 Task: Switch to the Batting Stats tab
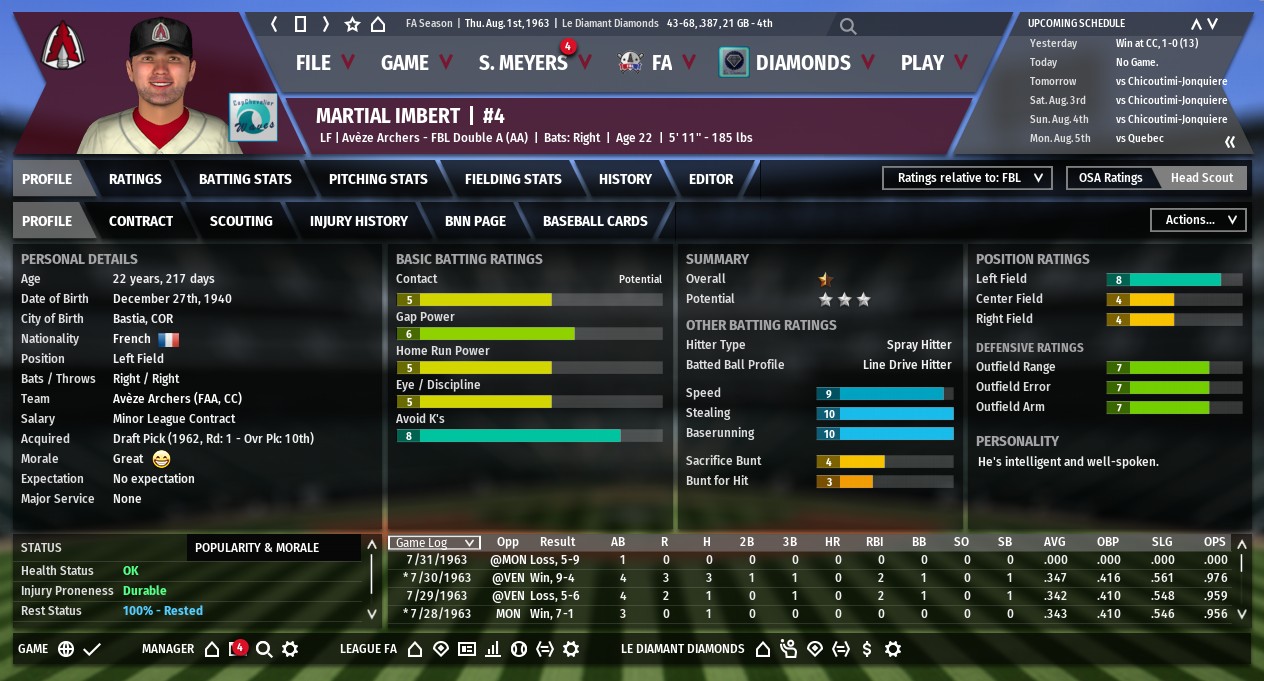click(x=245, y=179)
